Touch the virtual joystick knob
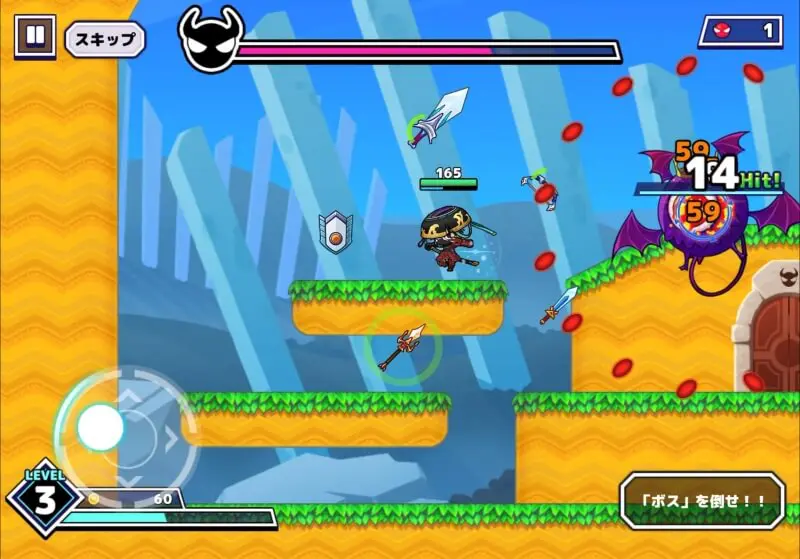 click(x=100, y=428)
